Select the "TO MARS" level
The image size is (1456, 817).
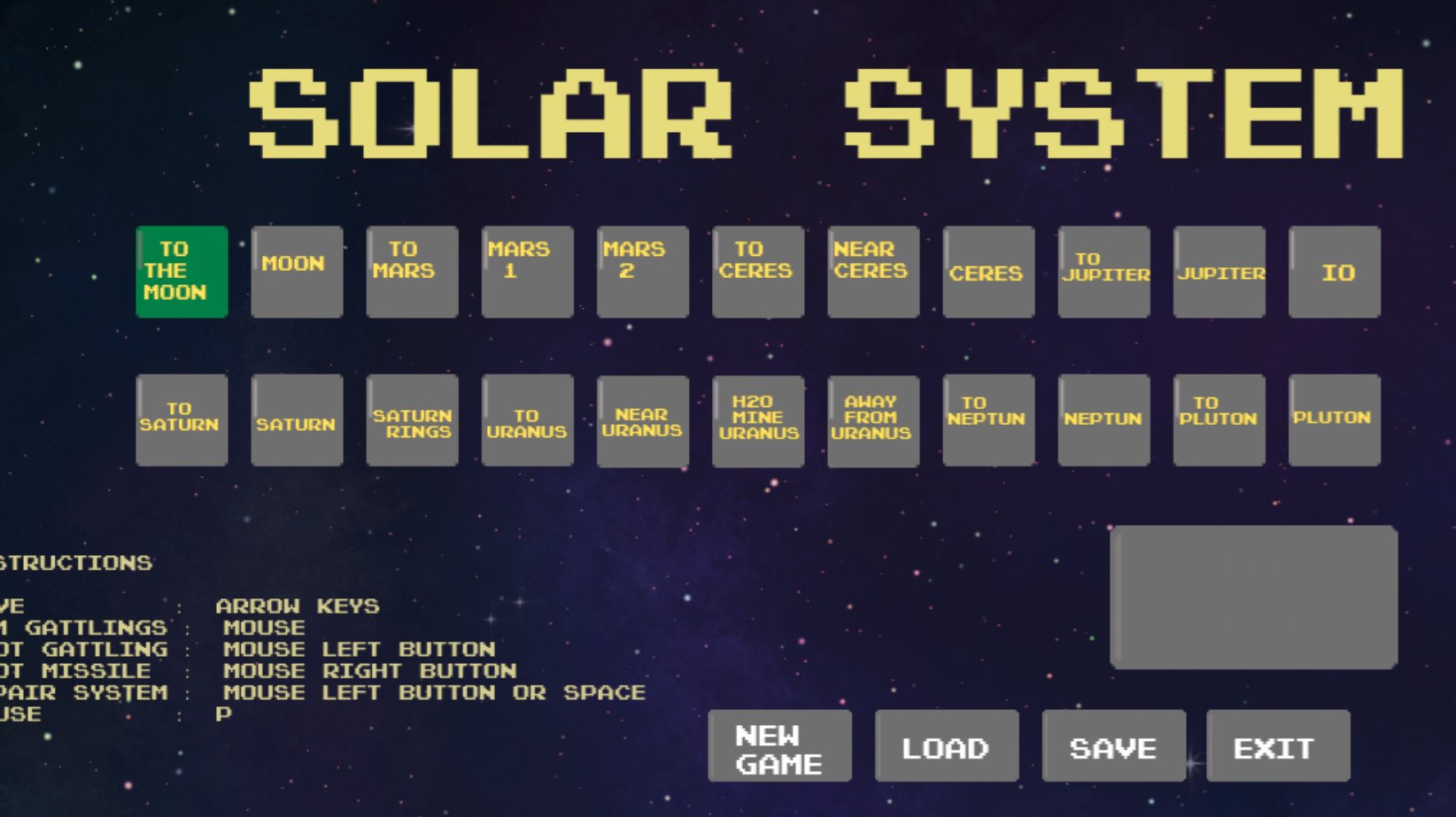pos(411,271)
